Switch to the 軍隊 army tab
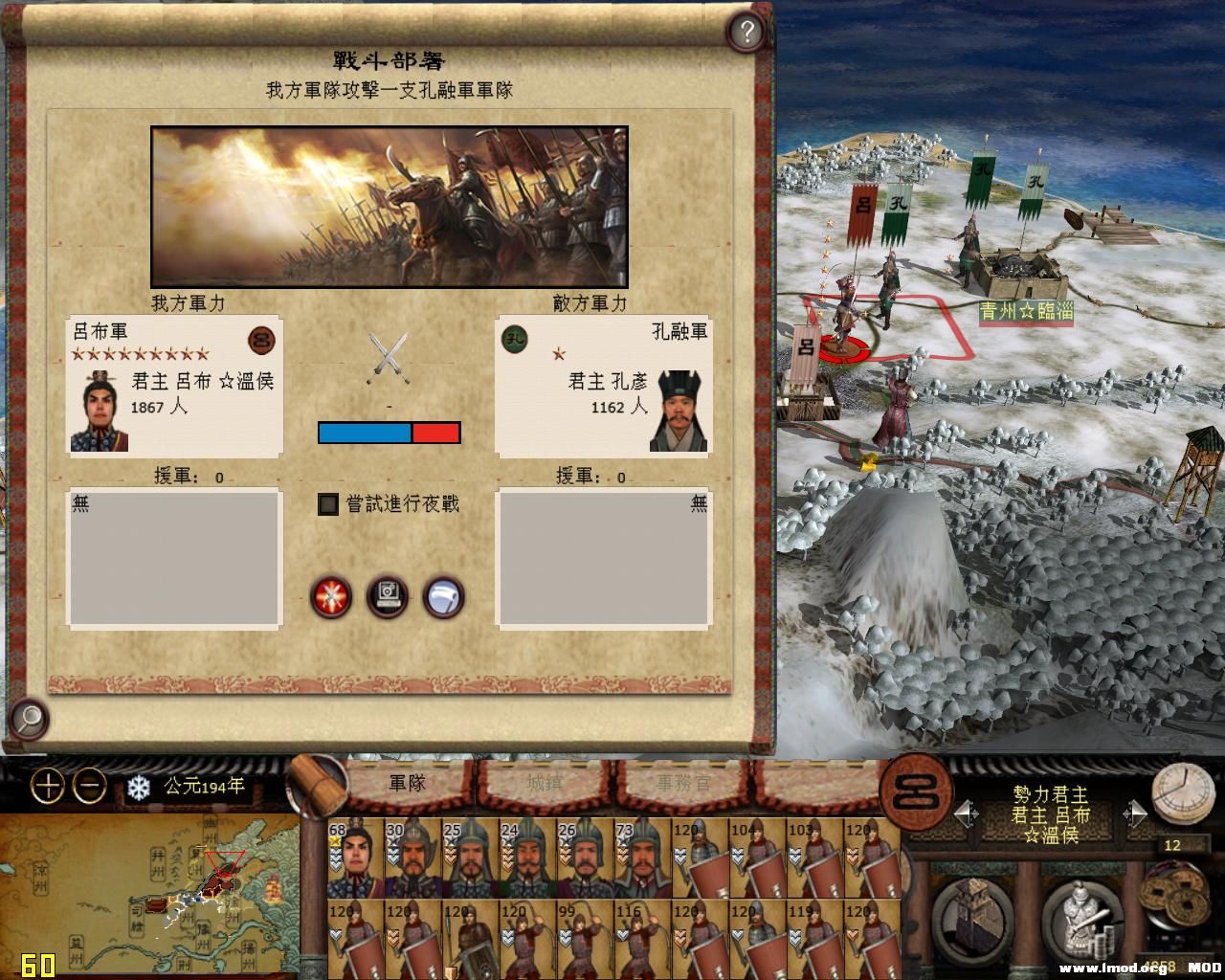1225x980 pixels. pyautogui.click(x=407, y=783)
